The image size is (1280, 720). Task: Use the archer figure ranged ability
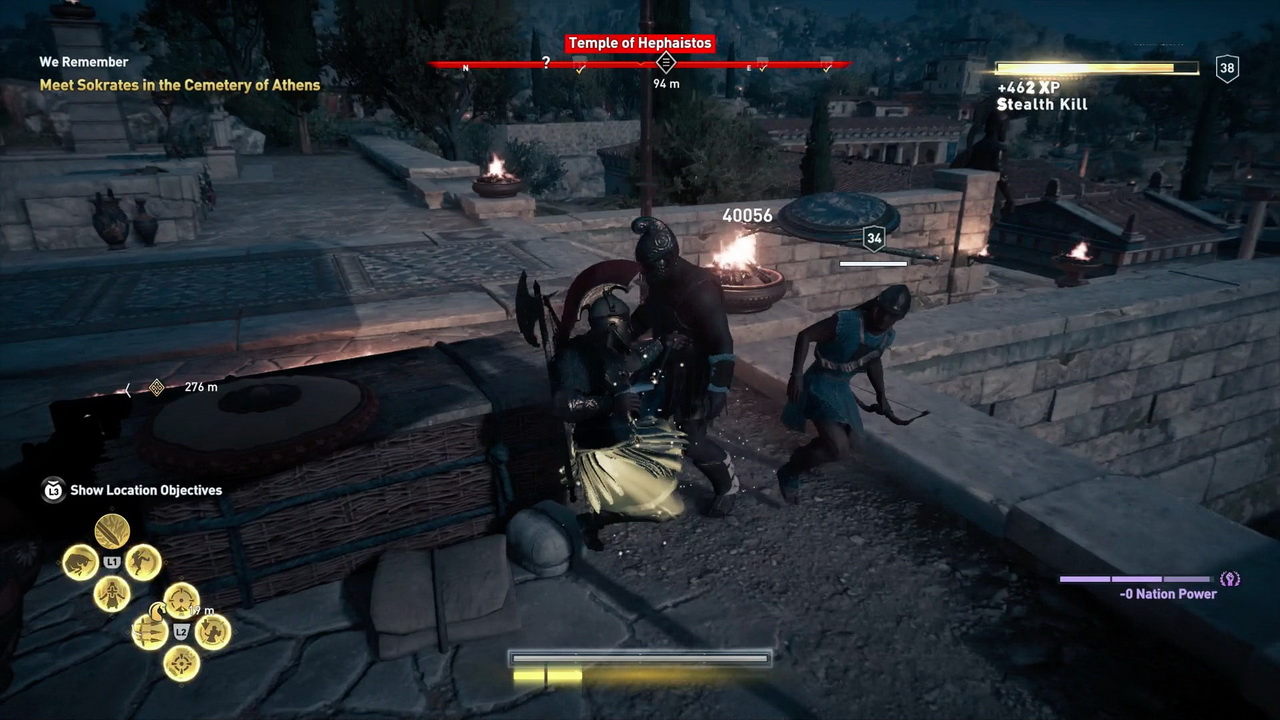click(213, 632)
